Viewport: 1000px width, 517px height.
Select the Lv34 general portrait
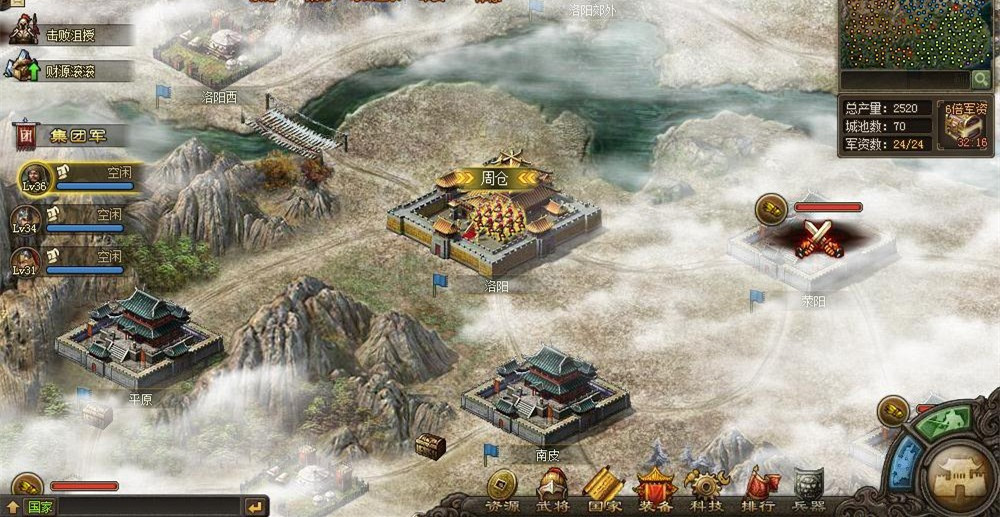(x=26, y=219)
